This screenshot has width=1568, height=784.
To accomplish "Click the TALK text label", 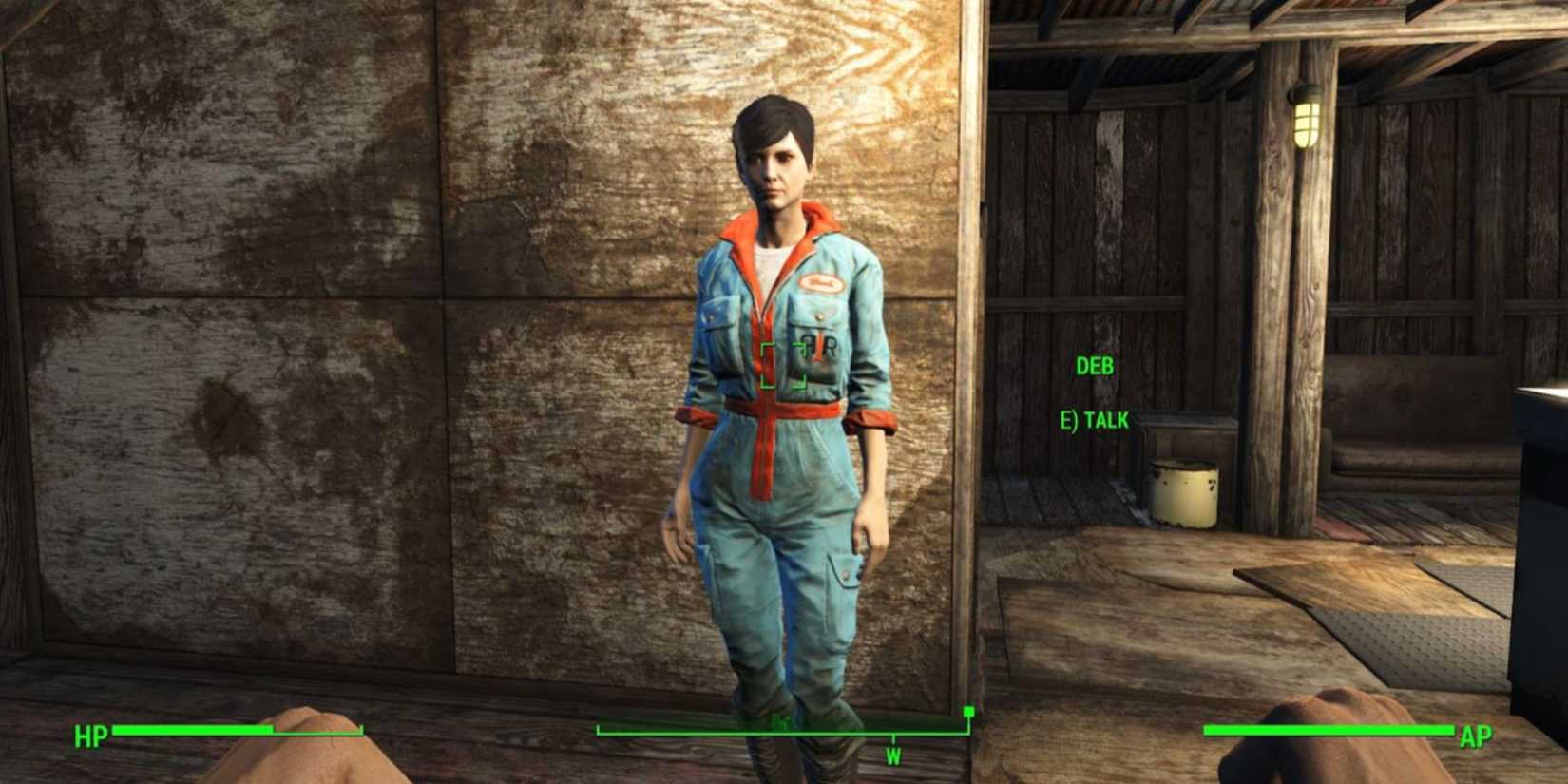I will tap(1107, 420).
